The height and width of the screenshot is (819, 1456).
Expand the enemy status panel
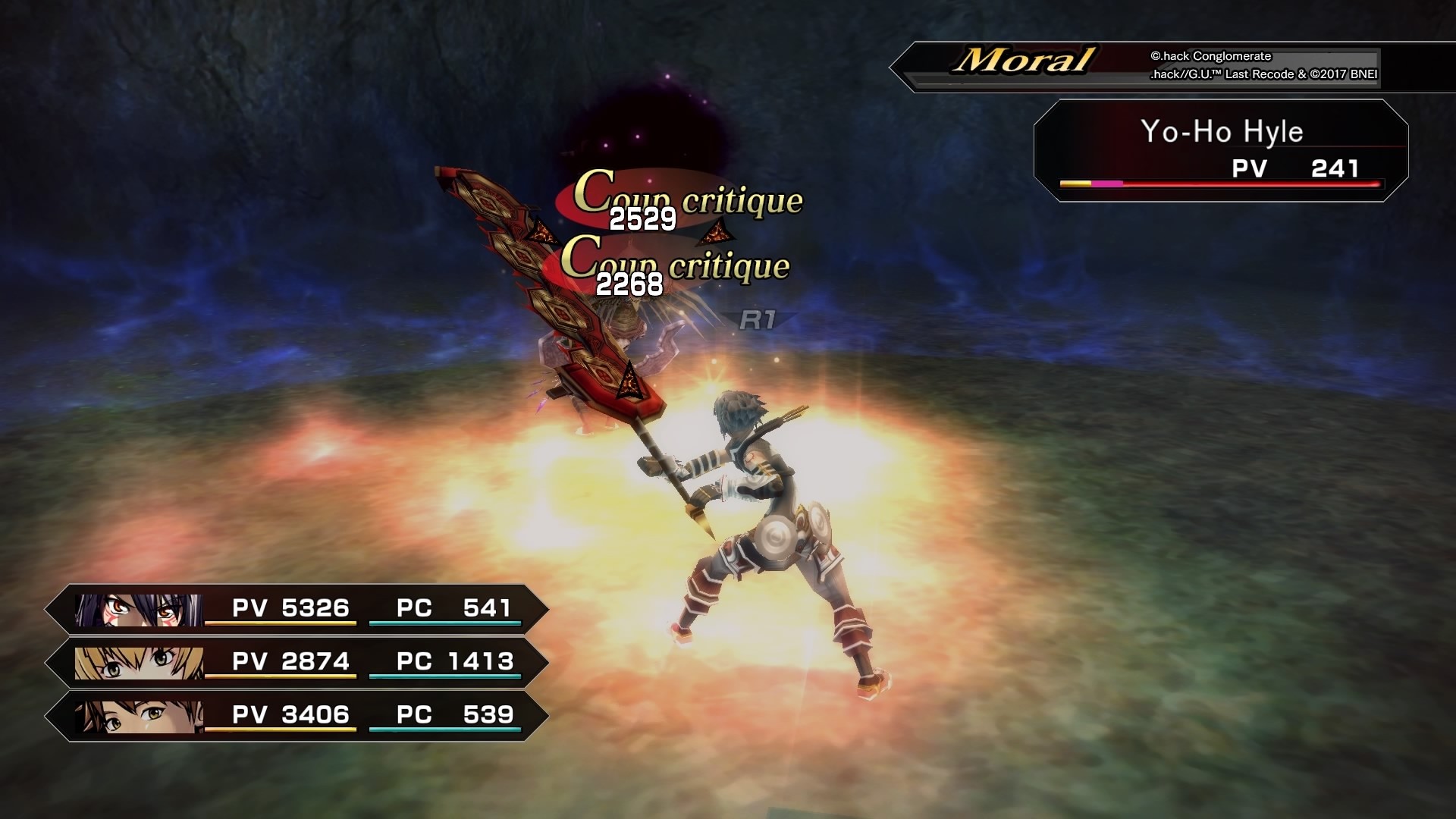1221,152
